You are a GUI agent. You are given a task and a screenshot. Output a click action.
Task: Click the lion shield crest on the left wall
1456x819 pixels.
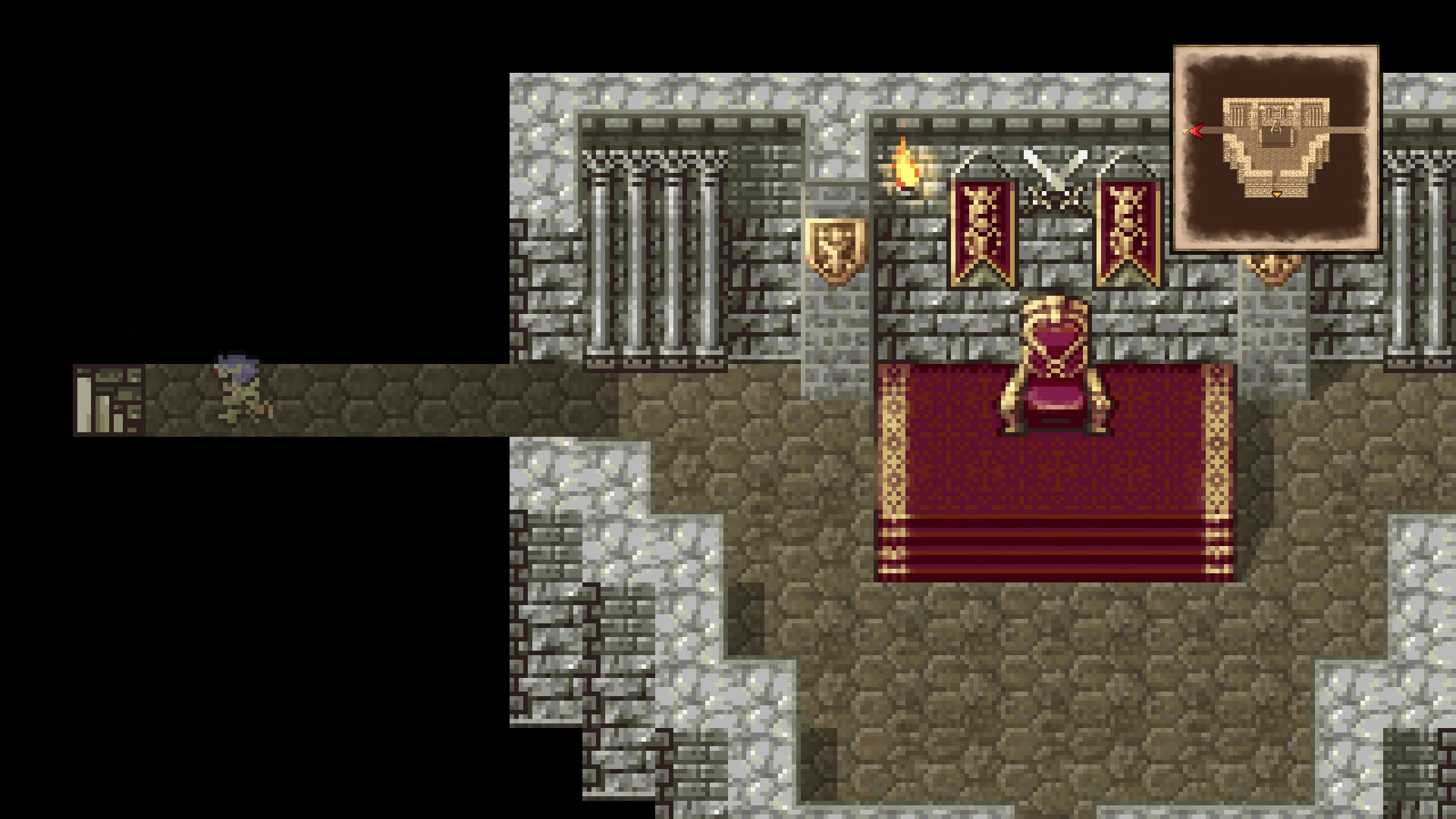[x=836, y=250]
